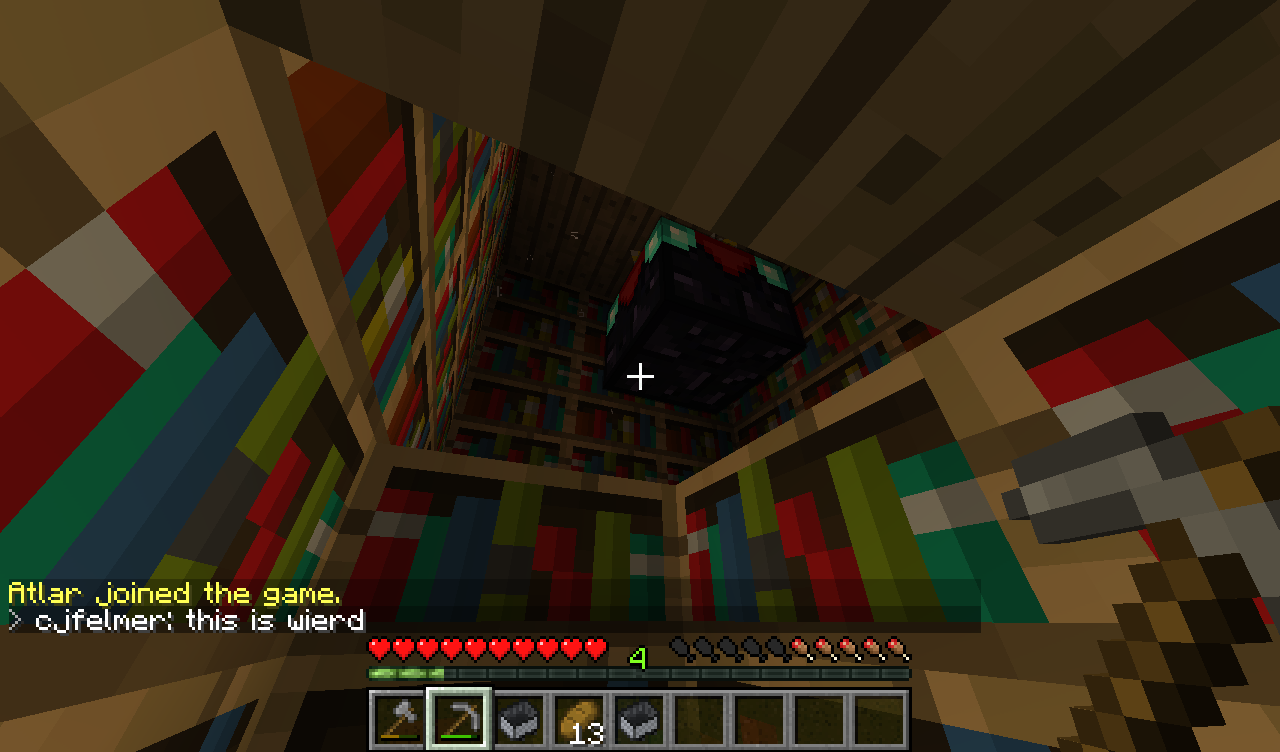Toggle the highlighted hotbar selection frame

pos(458,719)
